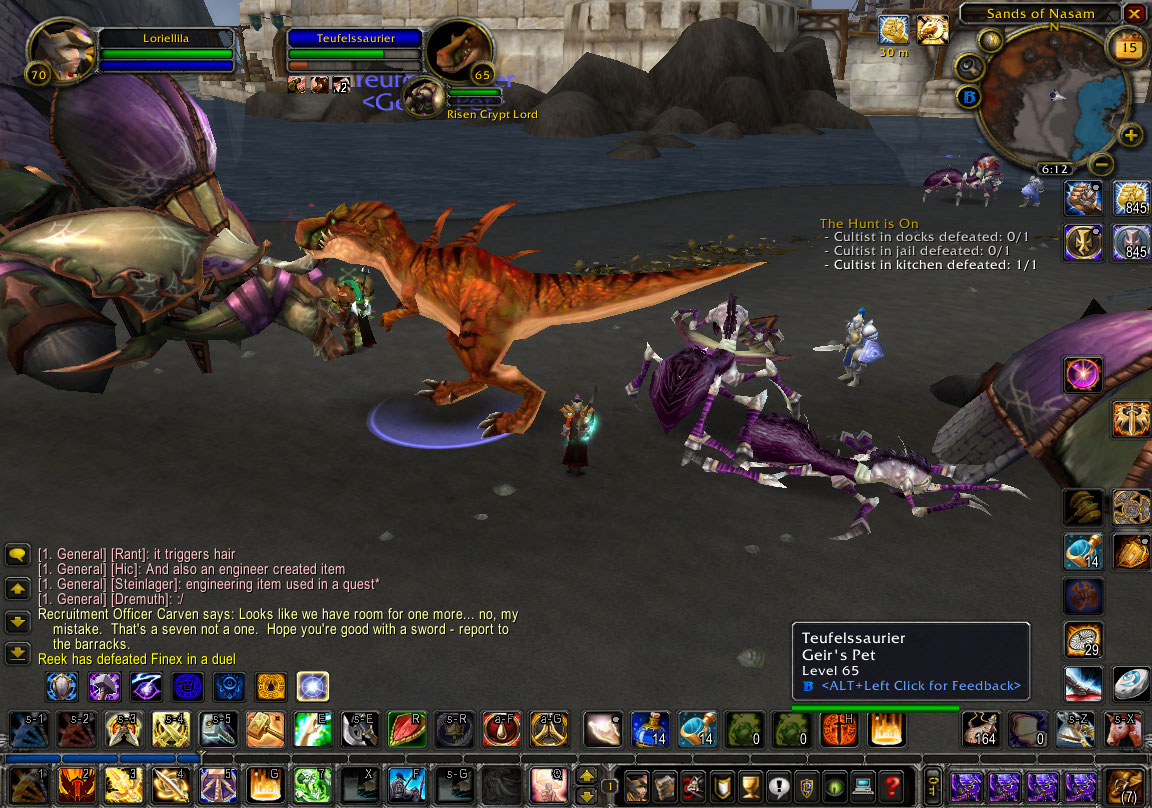
Task: Click the minimap tracking magnifier button
Action: [970, 67]
